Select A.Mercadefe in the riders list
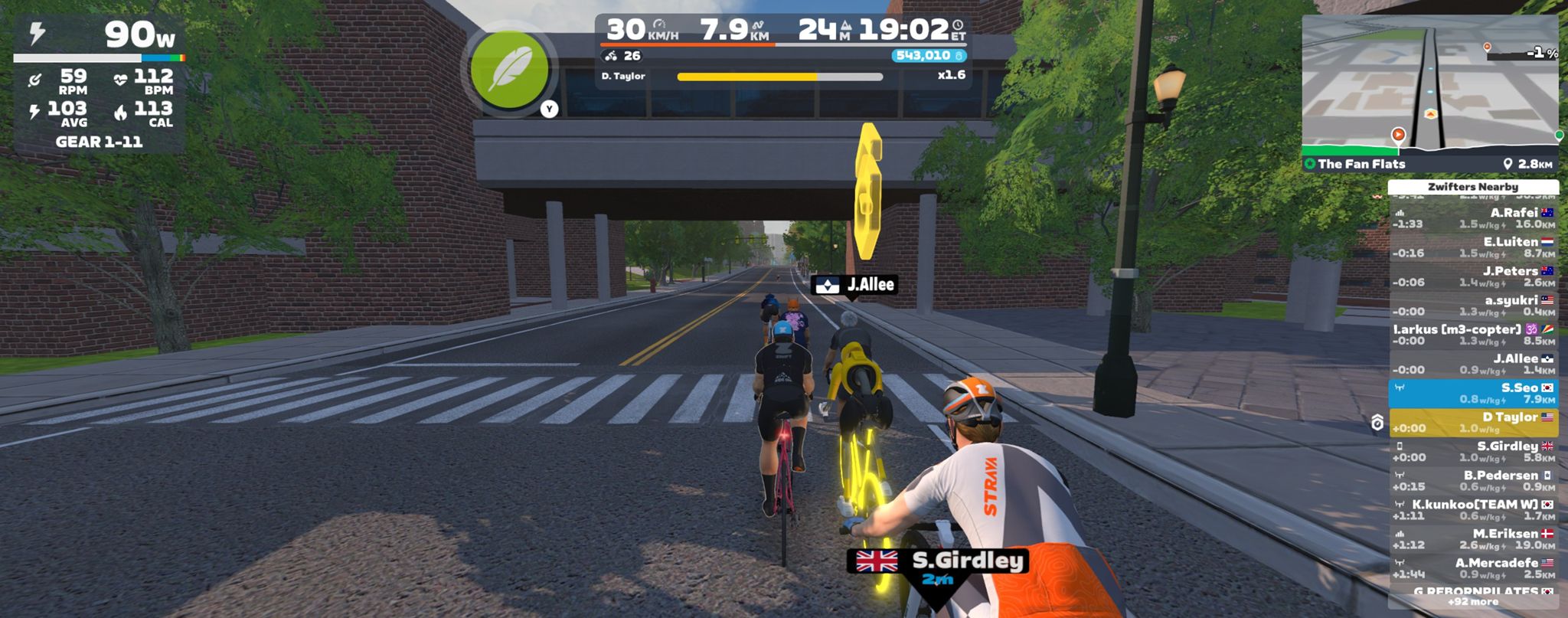The height and width of the screenshot is (618, 1568). (1473, 567)
